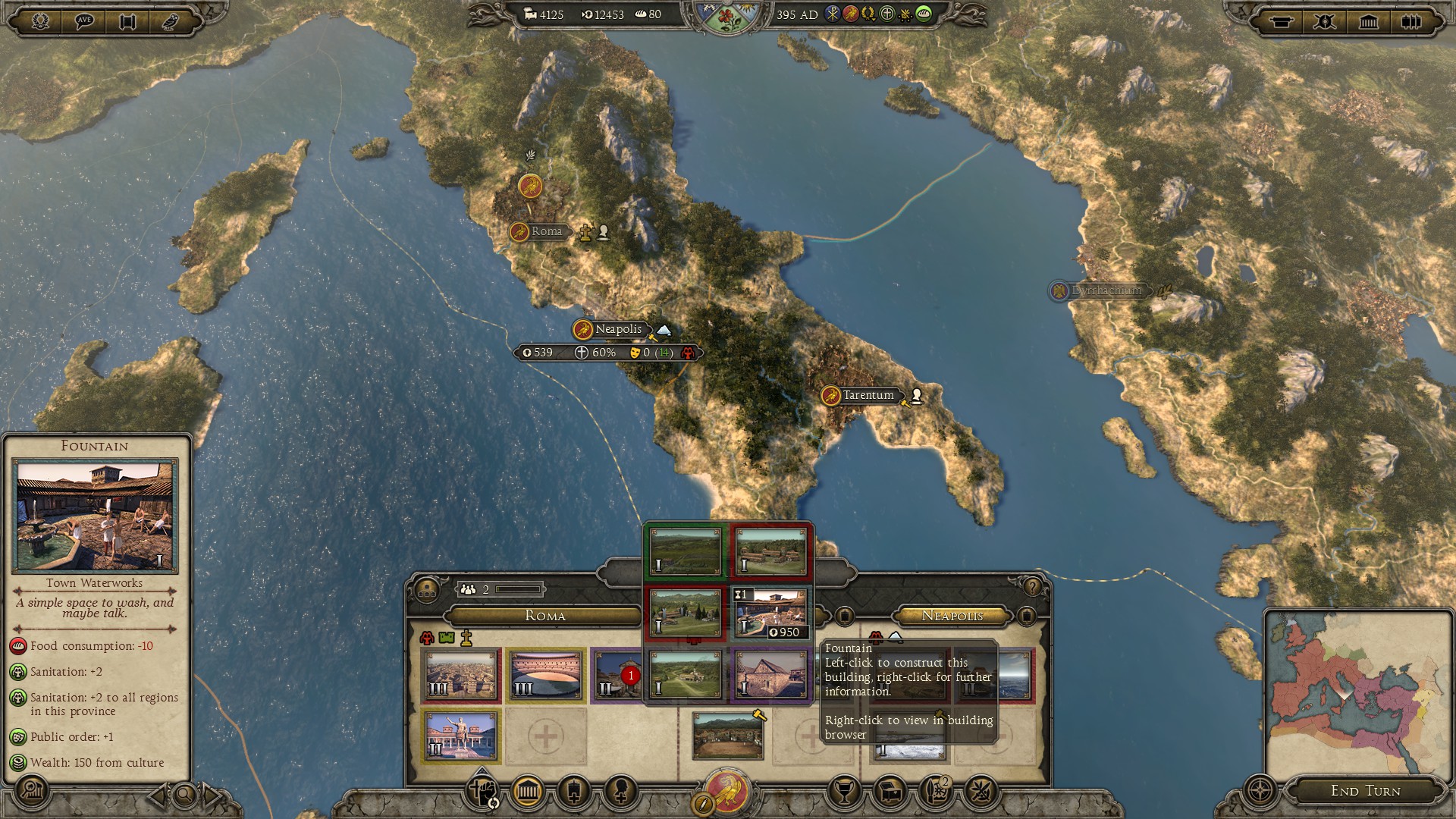
Task: Select the Neapolis settlement name banner
Action: coord(618,329)
